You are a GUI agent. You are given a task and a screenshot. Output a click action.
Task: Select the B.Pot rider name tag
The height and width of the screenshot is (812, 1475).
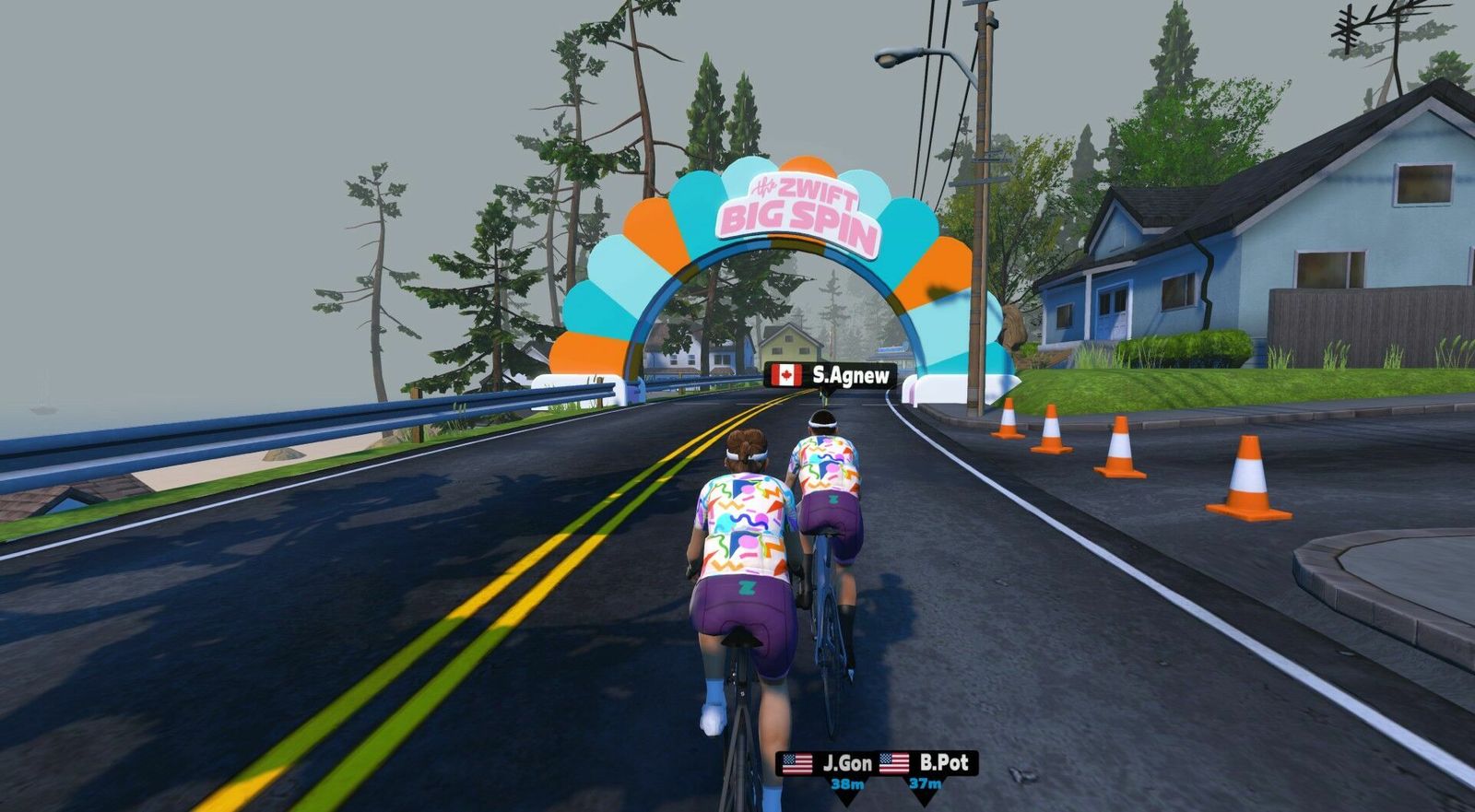point(926,763)
